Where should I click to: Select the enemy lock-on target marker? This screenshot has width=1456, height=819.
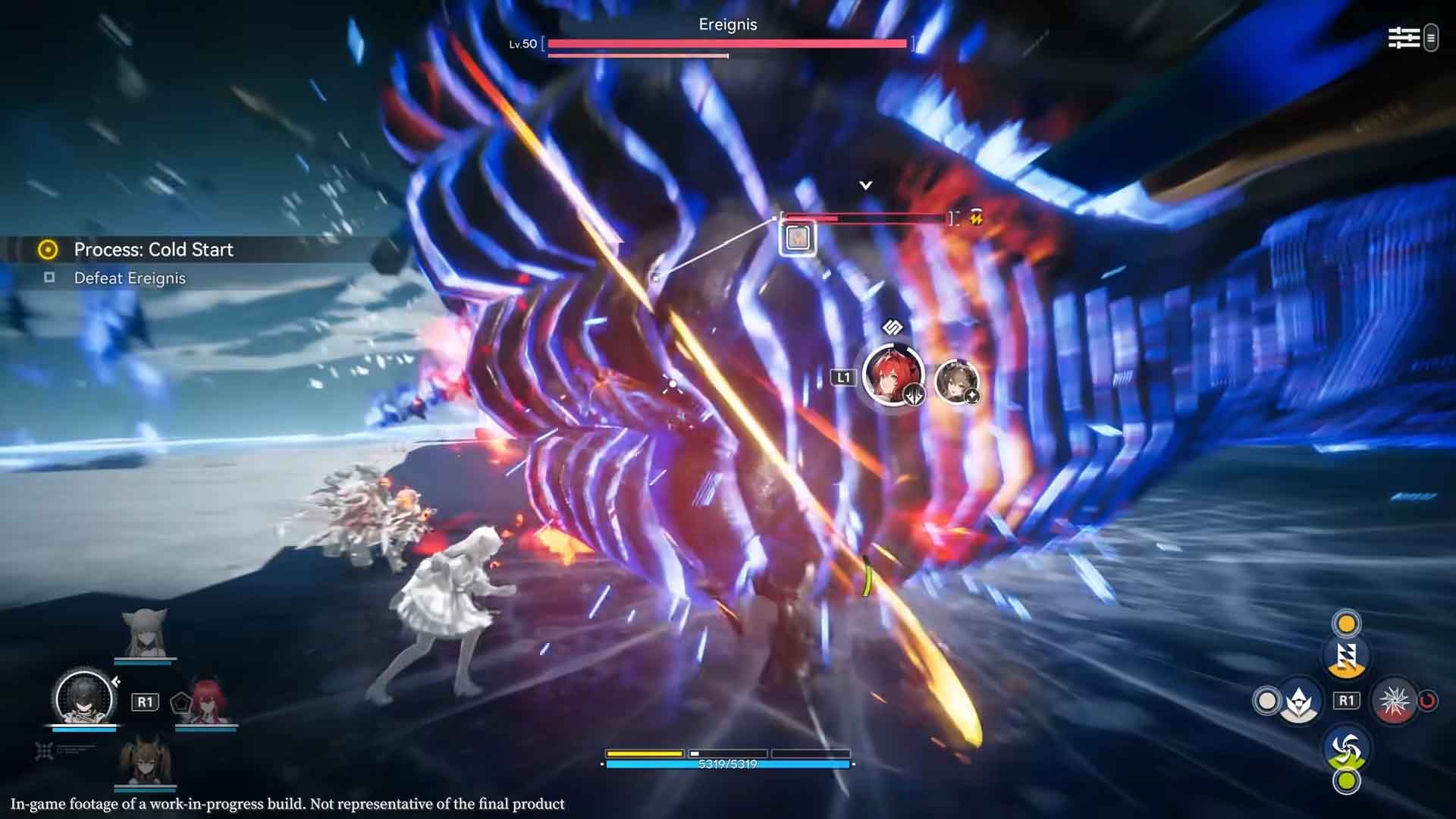pos(796,238)
